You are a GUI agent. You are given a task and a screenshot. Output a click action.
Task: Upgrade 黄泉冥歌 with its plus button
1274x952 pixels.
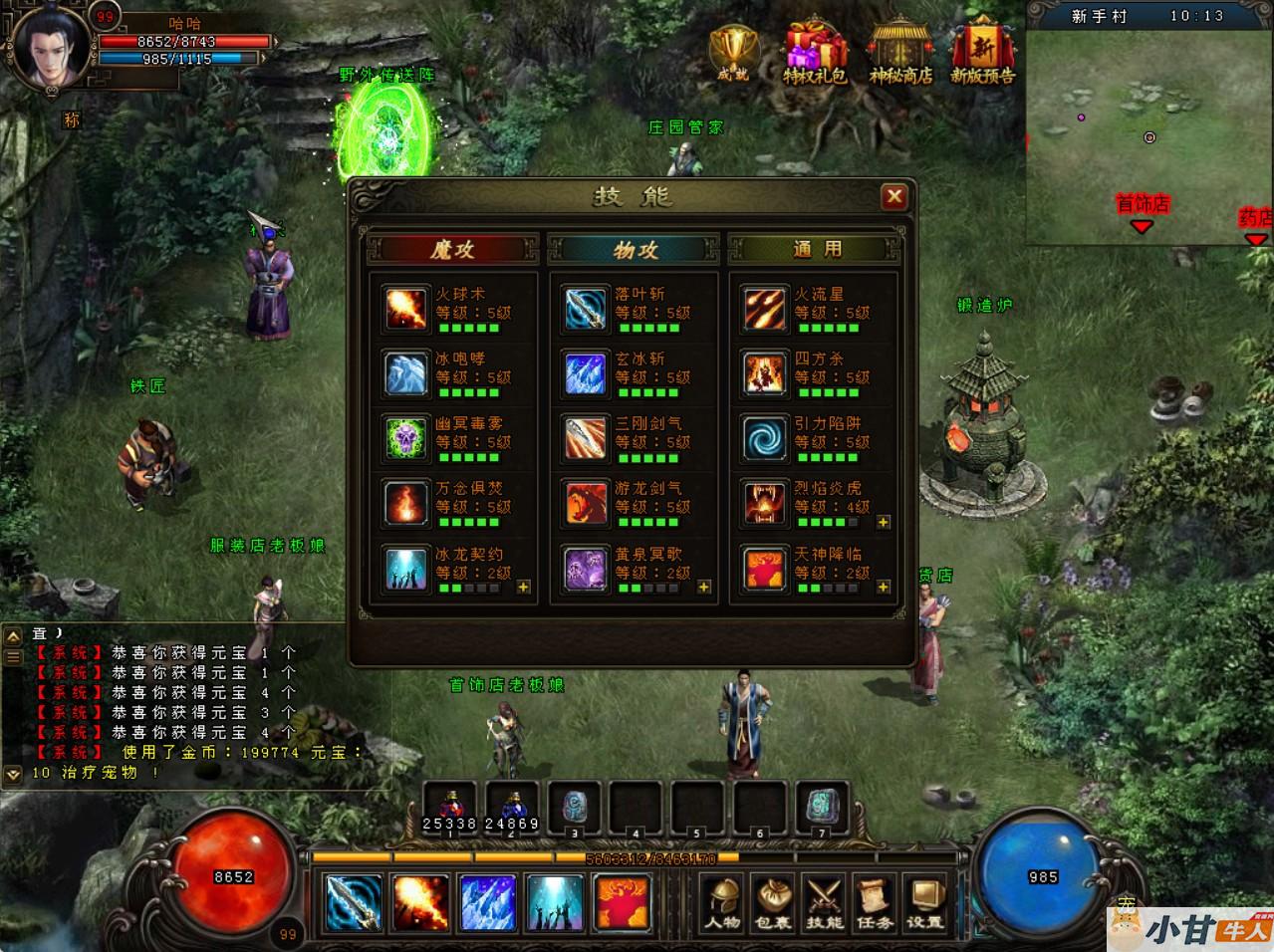click(704, 588)
